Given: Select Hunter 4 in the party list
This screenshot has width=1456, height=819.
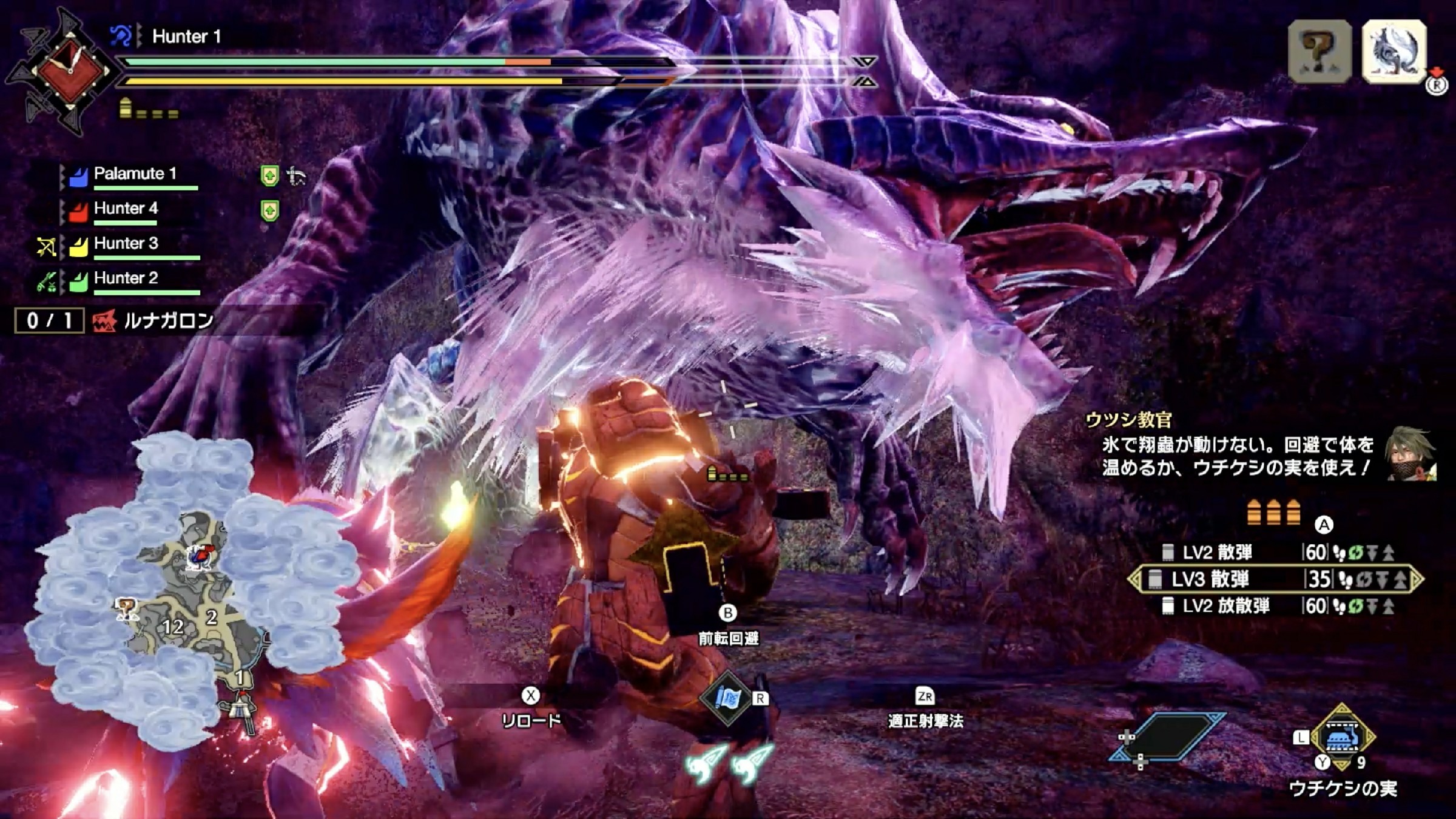Looking at the screenshot, I should (126, 209).
